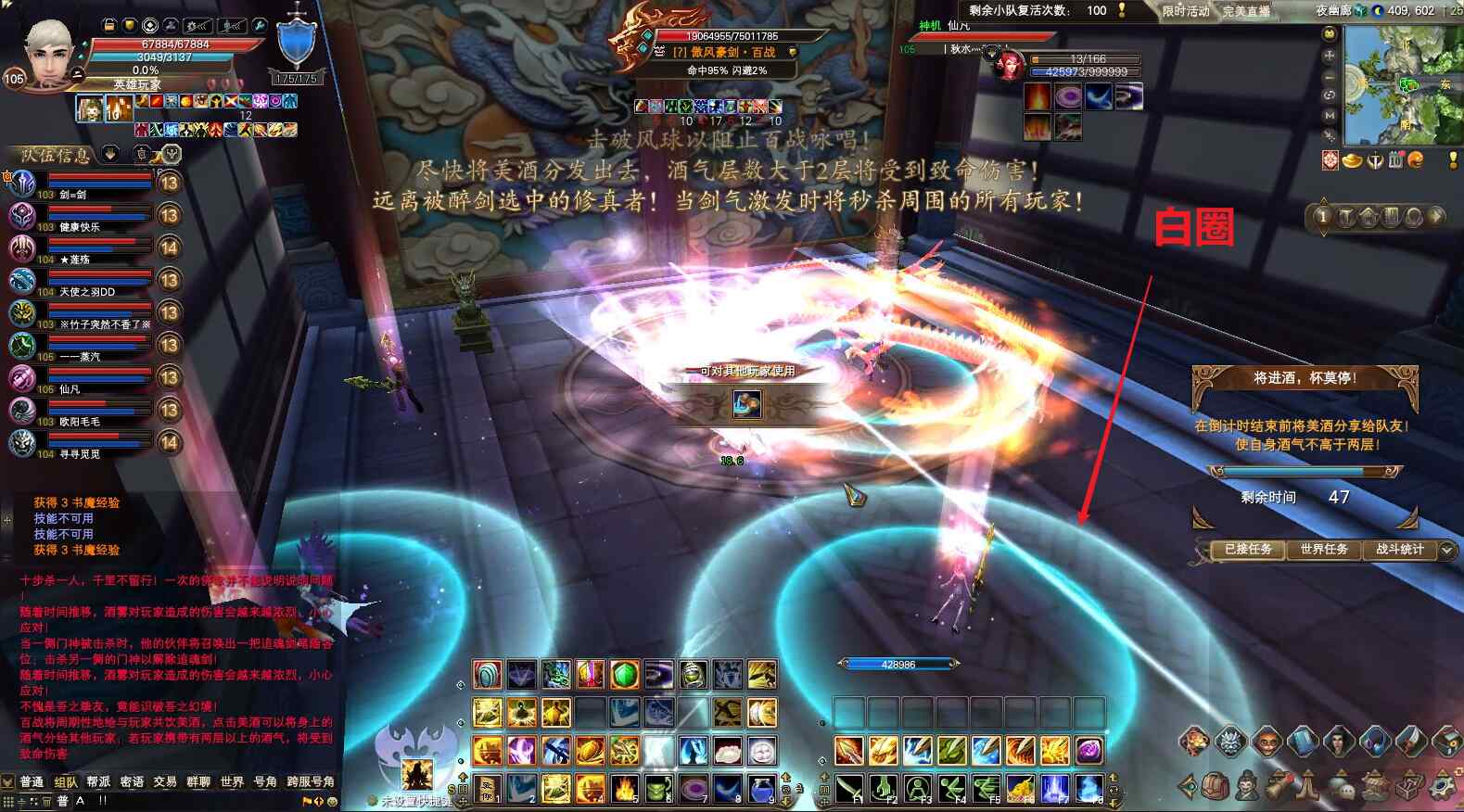Open the 世界任务 world quests tab
Image resolution: width=1464 pixels, height=812 pixels.
(1323, 550)
